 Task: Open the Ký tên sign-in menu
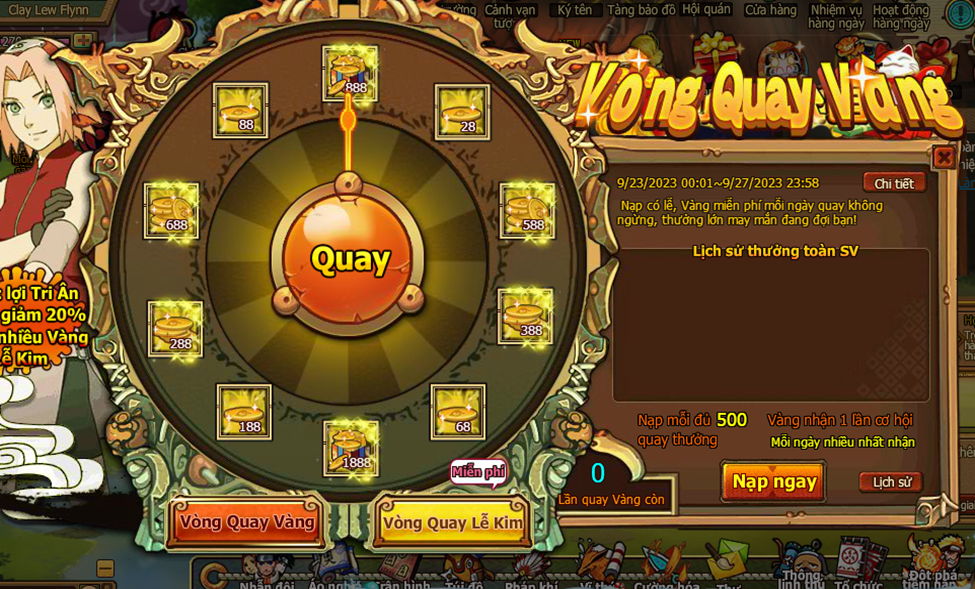(x=575, y=10)
